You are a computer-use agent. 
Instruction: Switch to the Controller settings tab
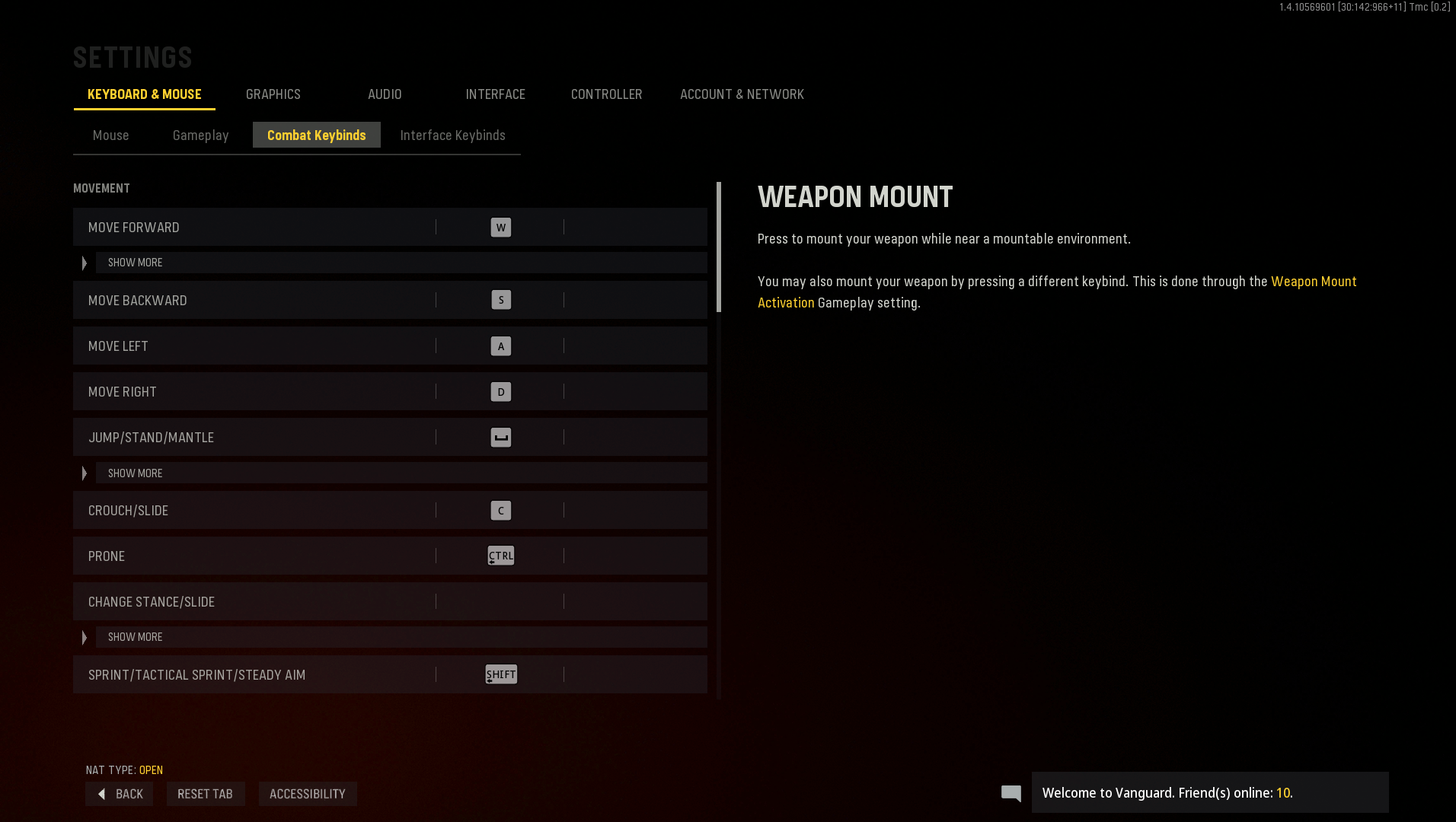(606, 94)
